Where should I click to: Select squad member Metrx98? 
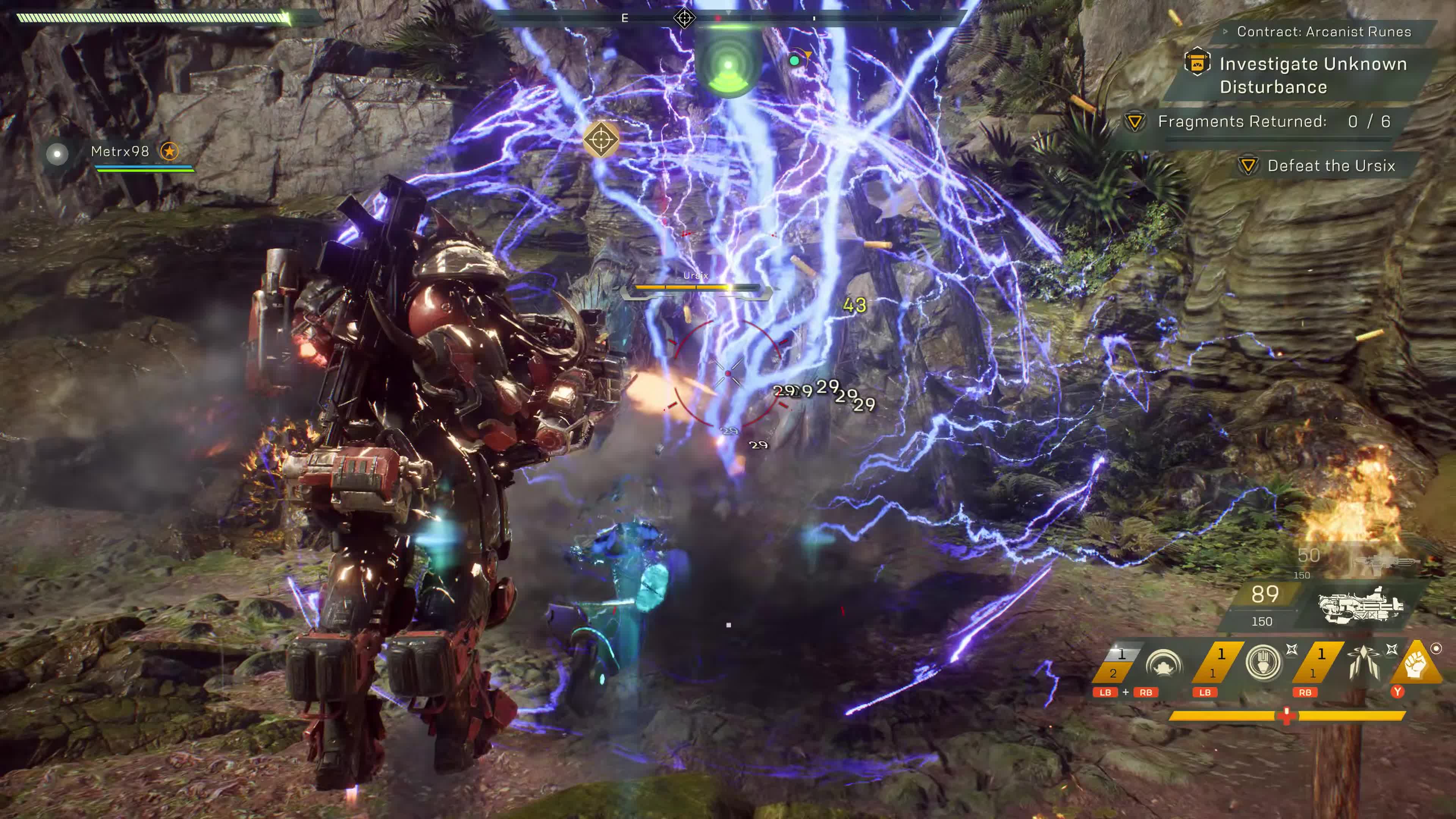[120, 152]
